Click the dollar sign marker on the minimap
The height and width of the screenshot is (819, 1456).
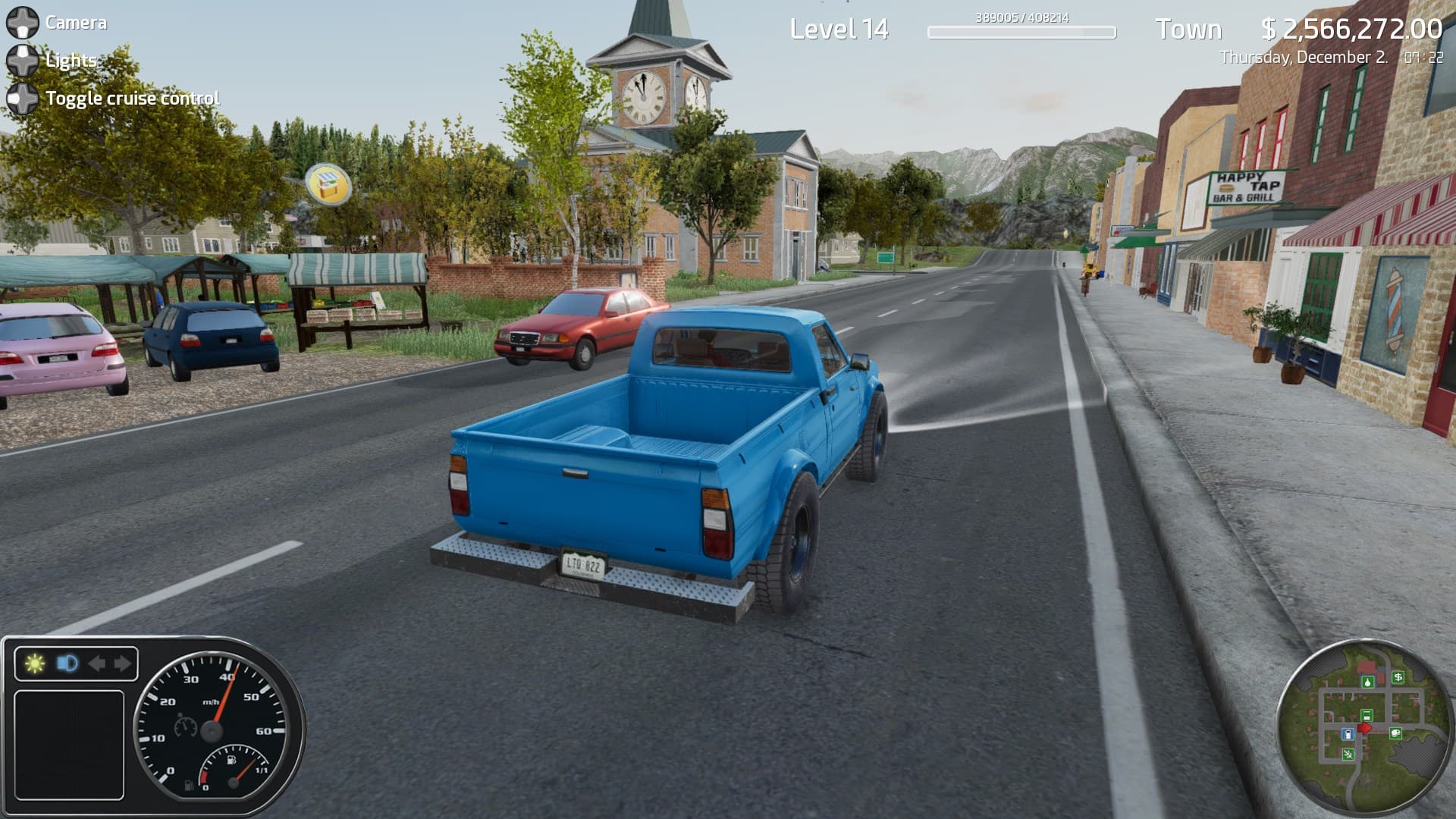(x=1398, y=676)
